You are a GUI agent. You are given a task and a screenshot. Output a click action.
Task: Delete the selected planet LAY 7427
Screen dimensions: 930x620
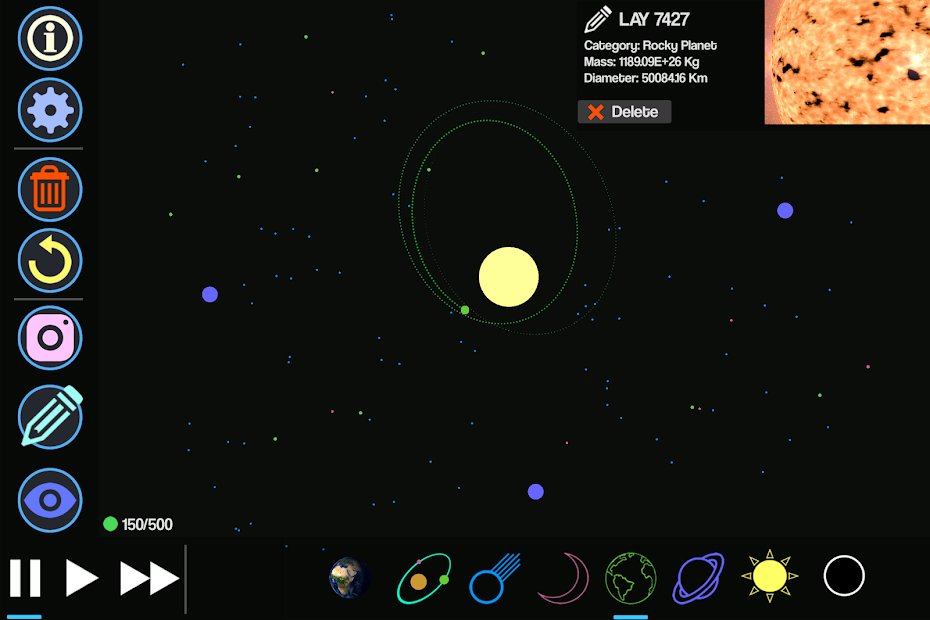pyautogui.click(x=624, y=112)
